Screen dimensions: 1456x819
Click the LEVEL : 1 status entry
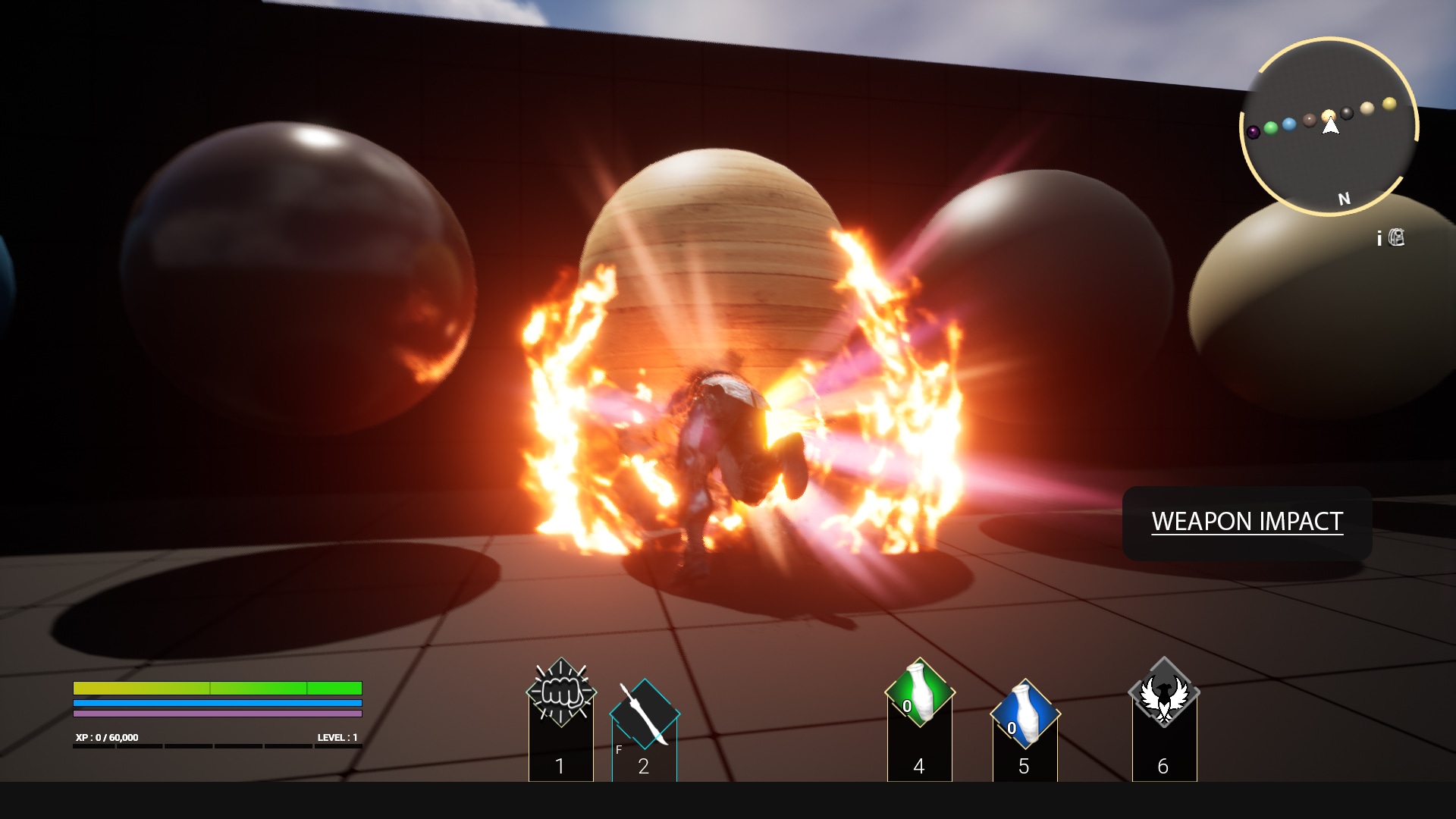click(x=336, y=736)
